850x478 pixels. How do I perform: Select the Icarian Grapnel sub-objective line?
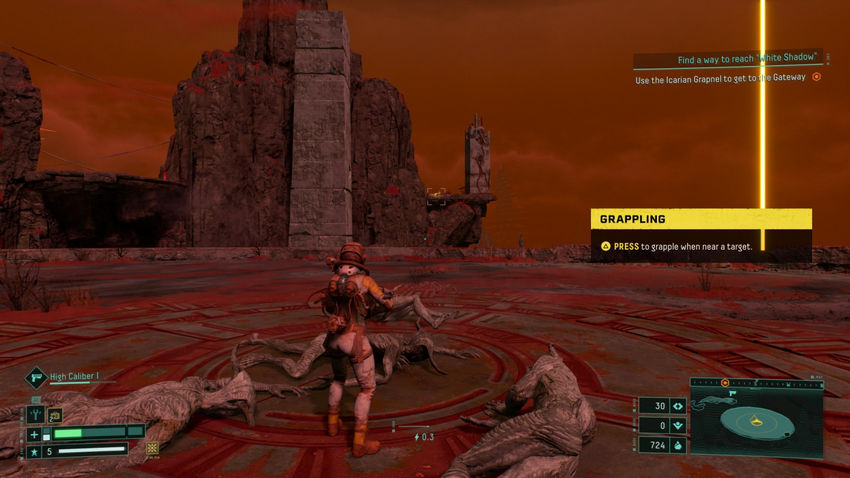click(722, 80)
